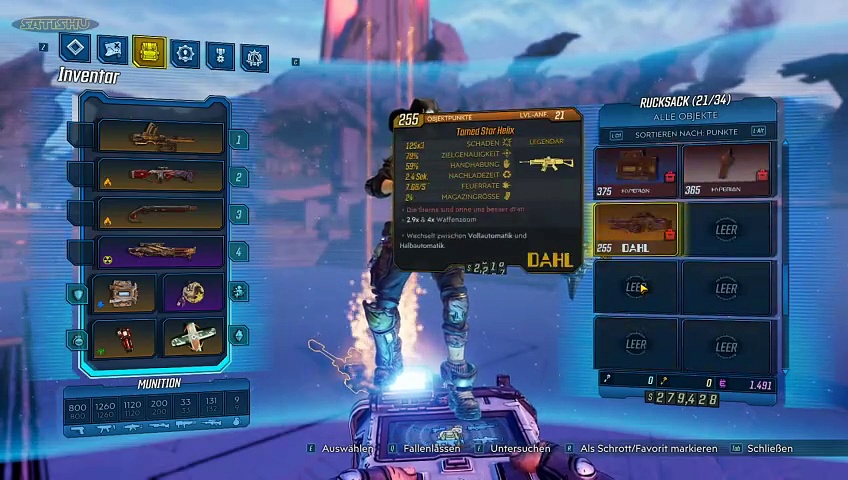Click the Schließen option to close inventory

(770, 449)
